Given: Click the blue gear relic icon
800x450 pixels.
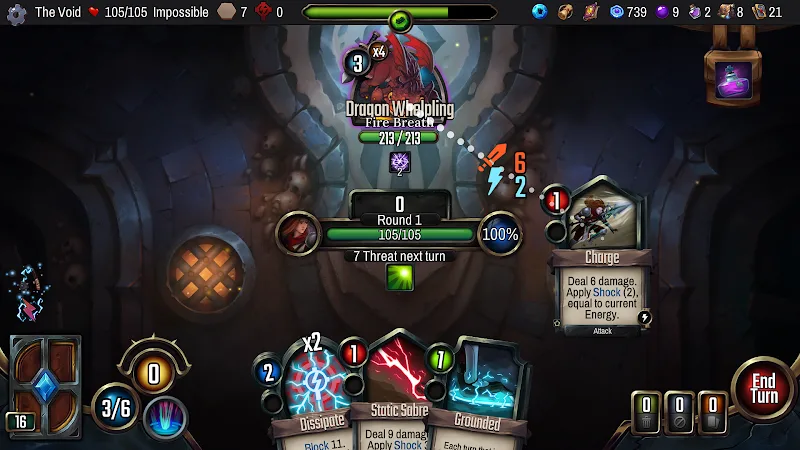Looking at the screenshot, I should [540, 12].
